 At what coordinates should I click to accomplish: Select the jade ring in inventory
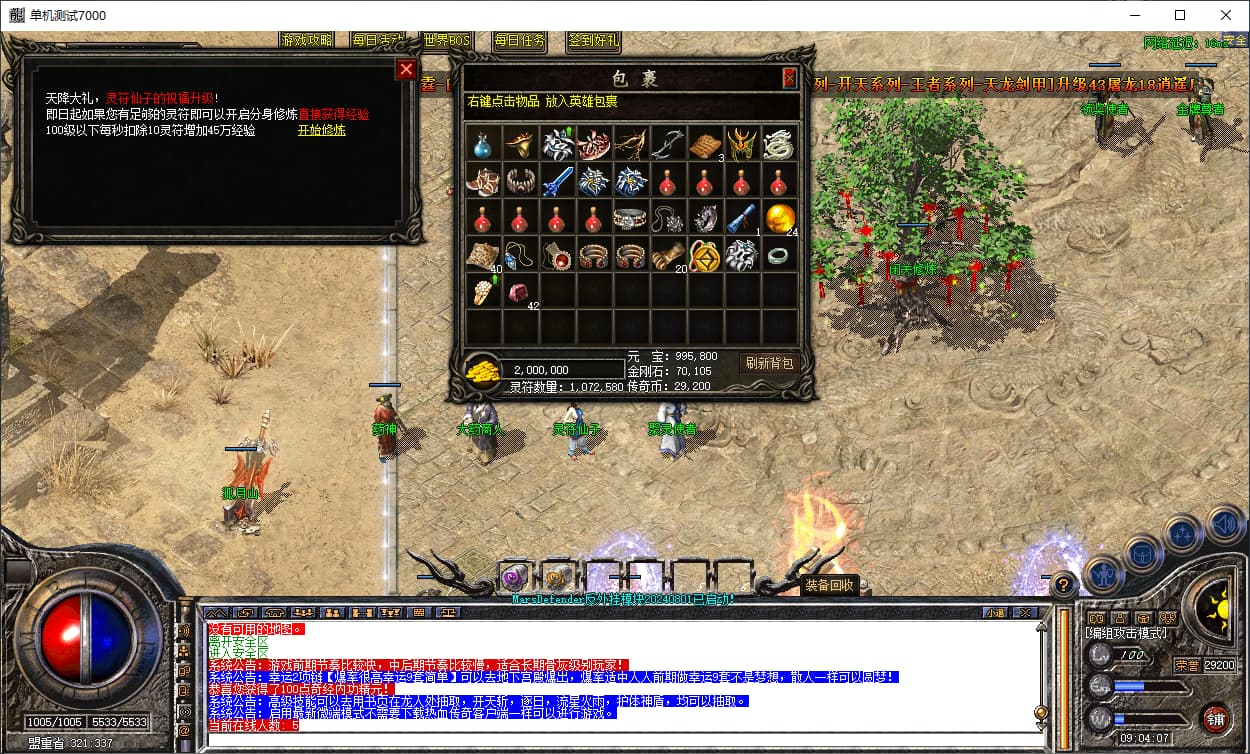(x=779, y=254)
